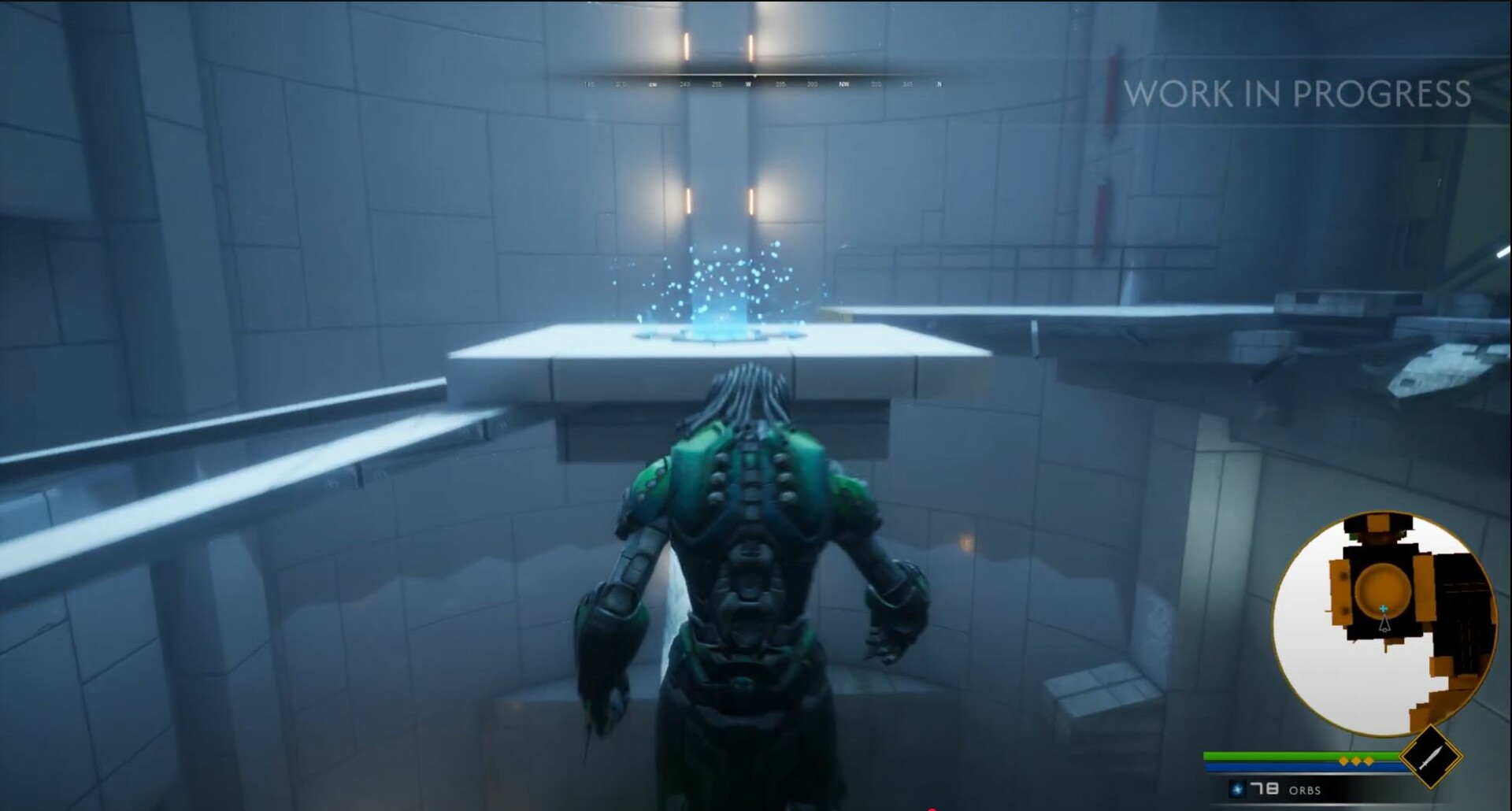Image resolution: width=1512 pixels, height=811 pixels.
Task: Click the first orange diamond above the health bar
Action: pyautogui.click(x=1343, y=761)
